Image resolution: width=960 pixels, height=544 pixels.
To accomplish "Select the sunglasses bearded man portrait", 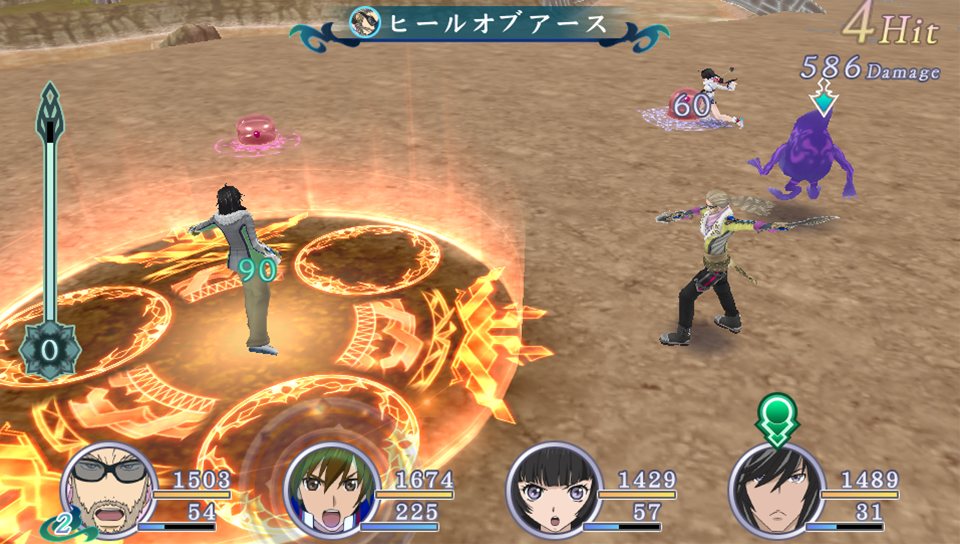I will point(108,490).
